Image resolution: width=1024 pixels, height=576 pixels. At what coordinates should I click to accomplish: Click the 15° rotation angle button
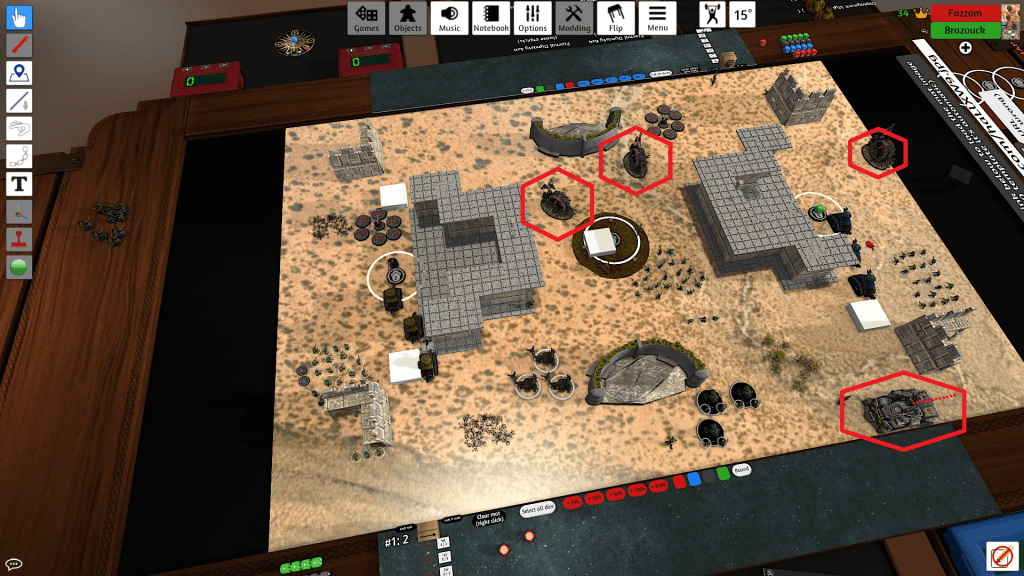[743, 15]
